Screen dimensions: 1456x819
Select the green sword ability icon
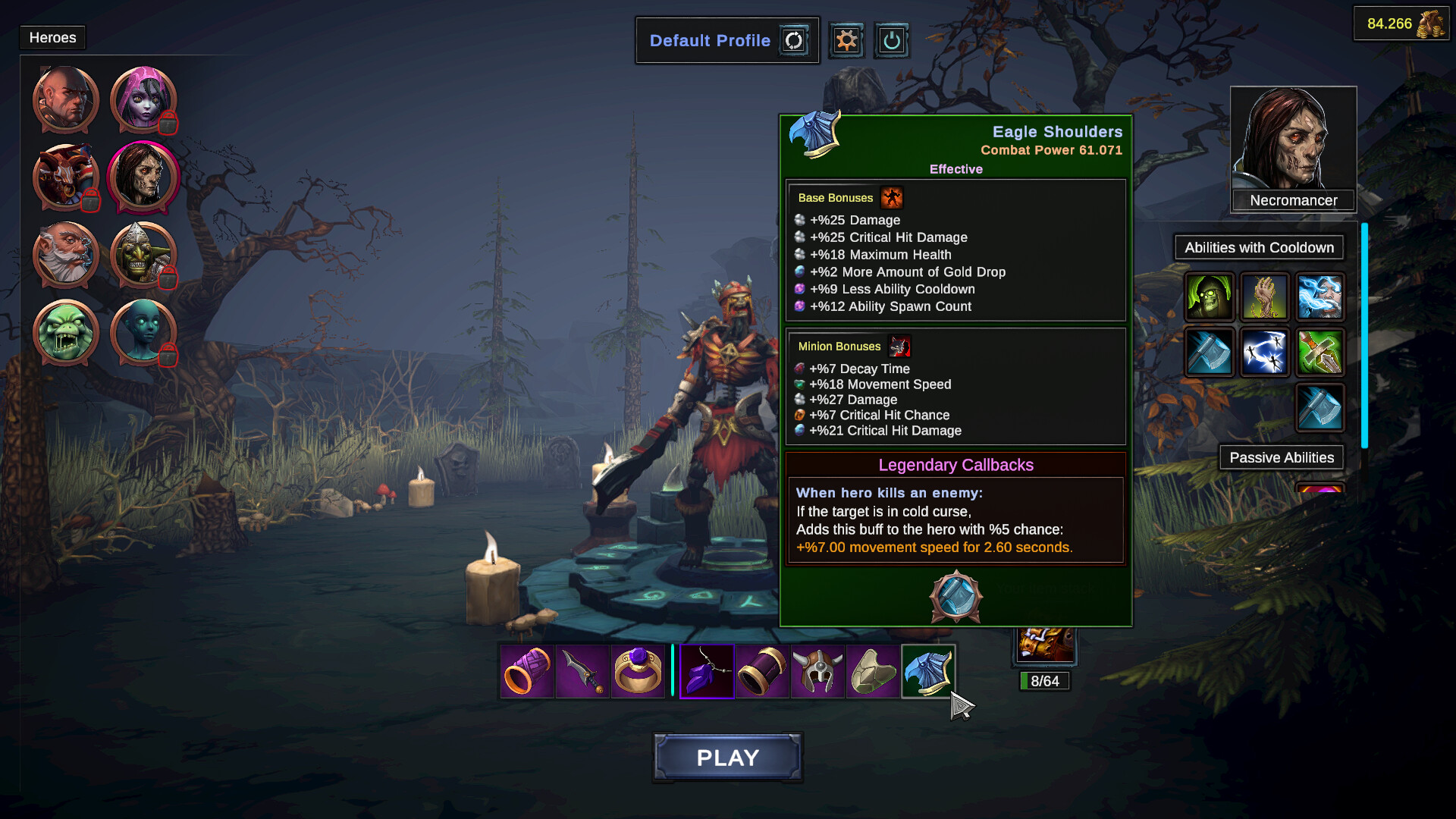[1320, 353]
